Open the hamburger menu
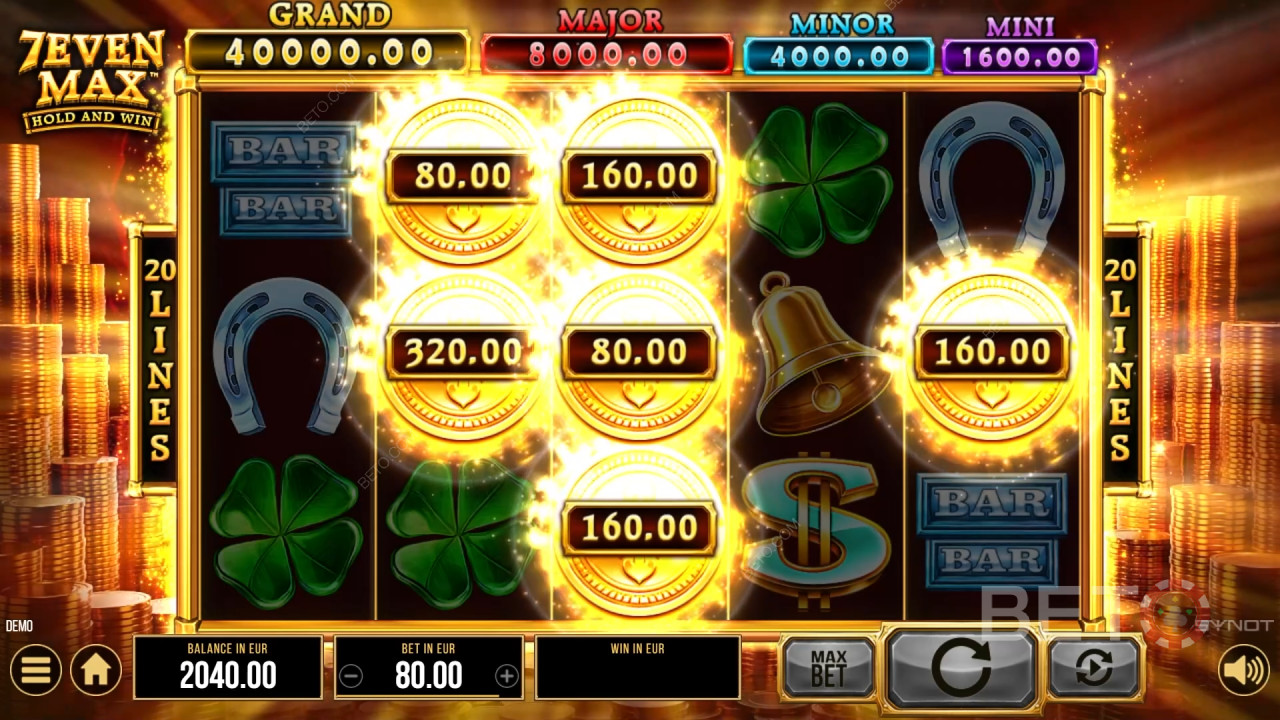Image resolution: width=1280 pixels, height=720 pixels. click(x=36, y=670)
